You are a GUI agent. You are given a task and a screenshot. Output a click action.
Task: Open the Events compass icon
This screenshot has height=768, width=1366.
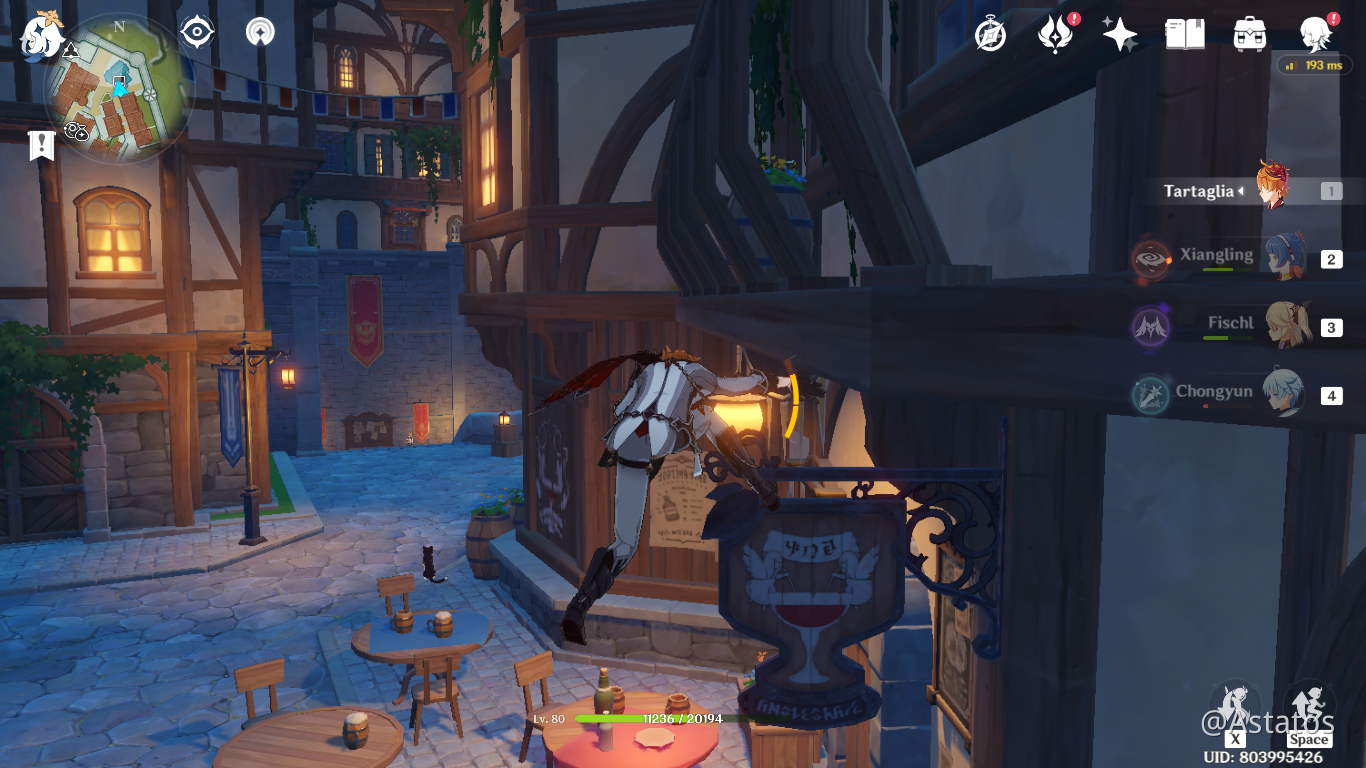(990, 34)
